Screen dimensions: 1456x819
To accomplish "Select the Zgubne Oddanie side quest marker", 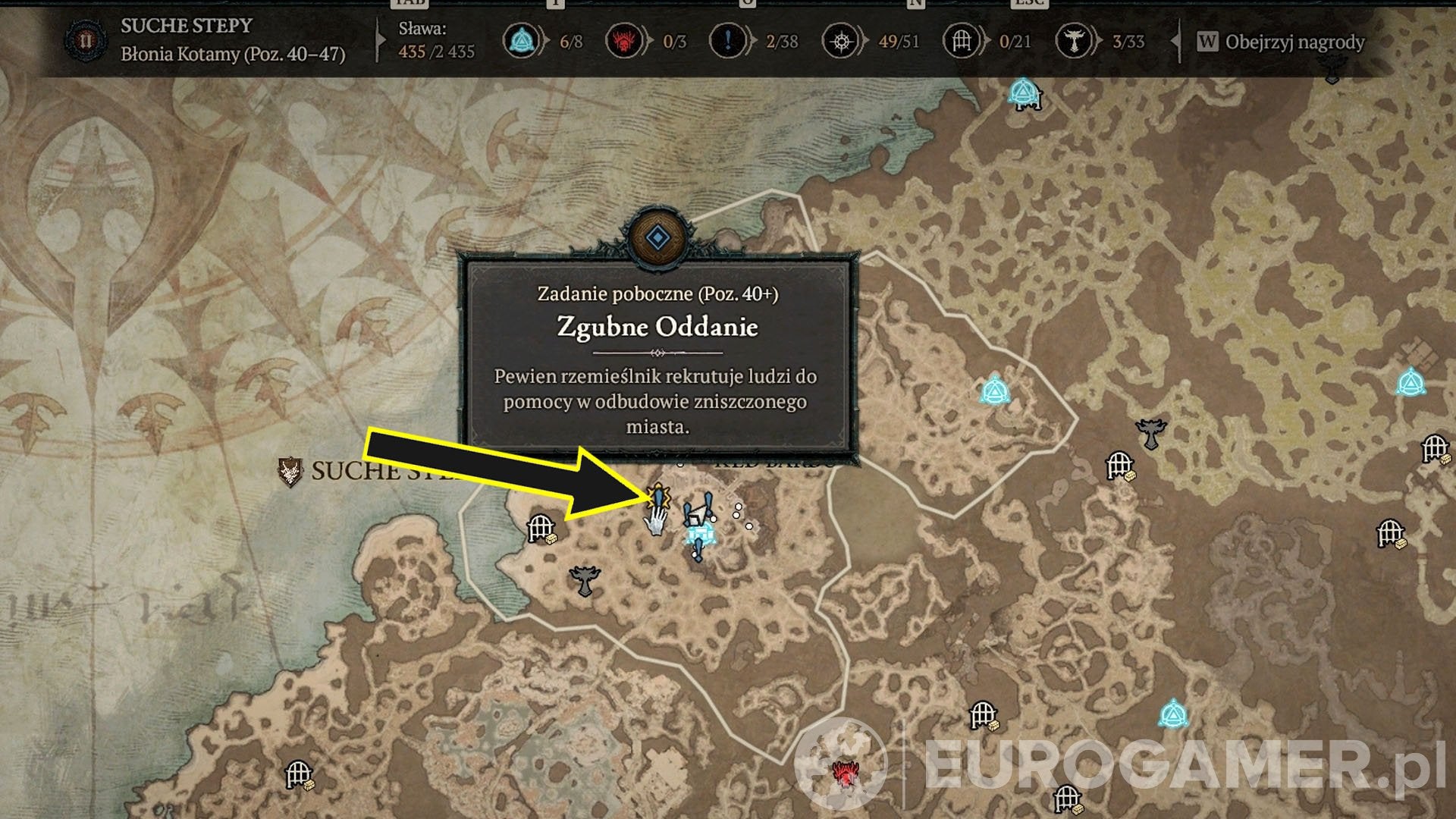I will point(658,497).
